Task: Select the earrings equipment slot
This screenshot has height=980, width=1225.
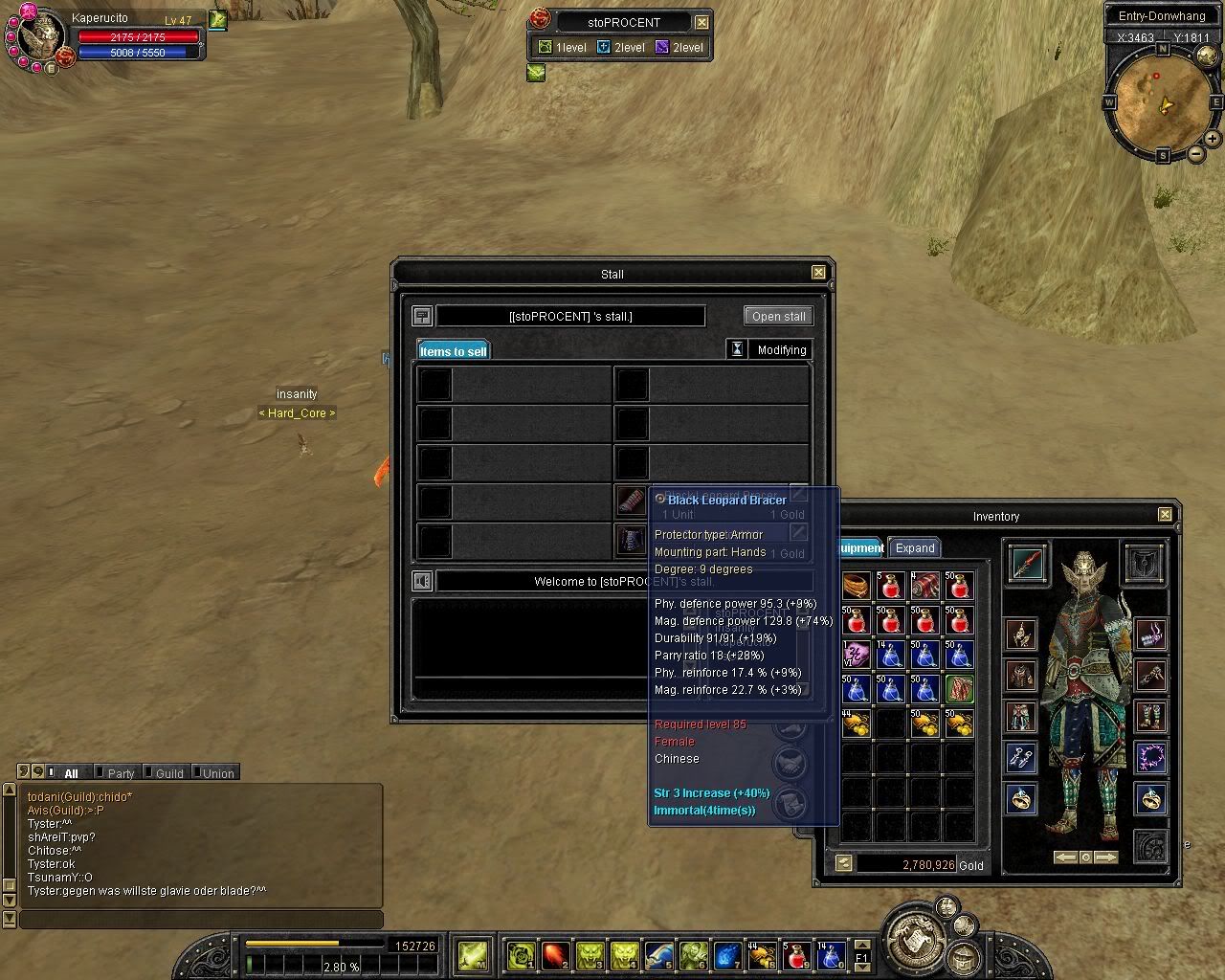Action: coord(1020,758)
